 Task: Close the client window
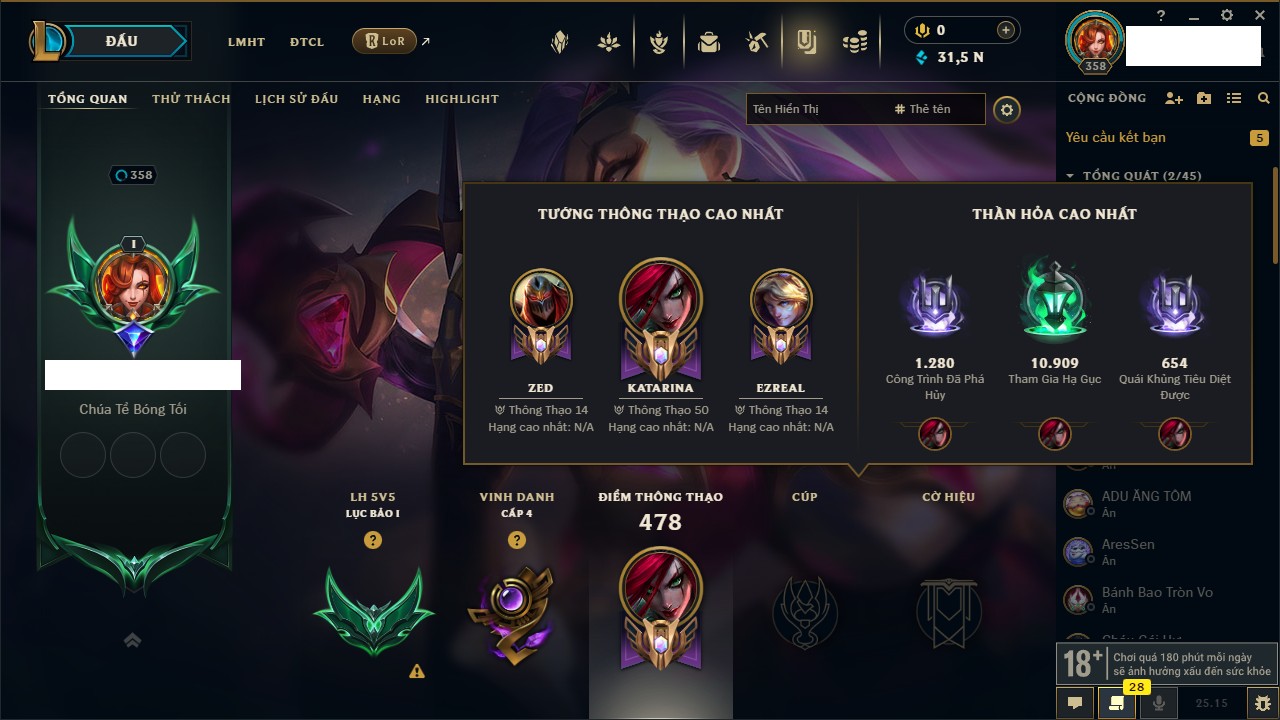click(1260, 15)
